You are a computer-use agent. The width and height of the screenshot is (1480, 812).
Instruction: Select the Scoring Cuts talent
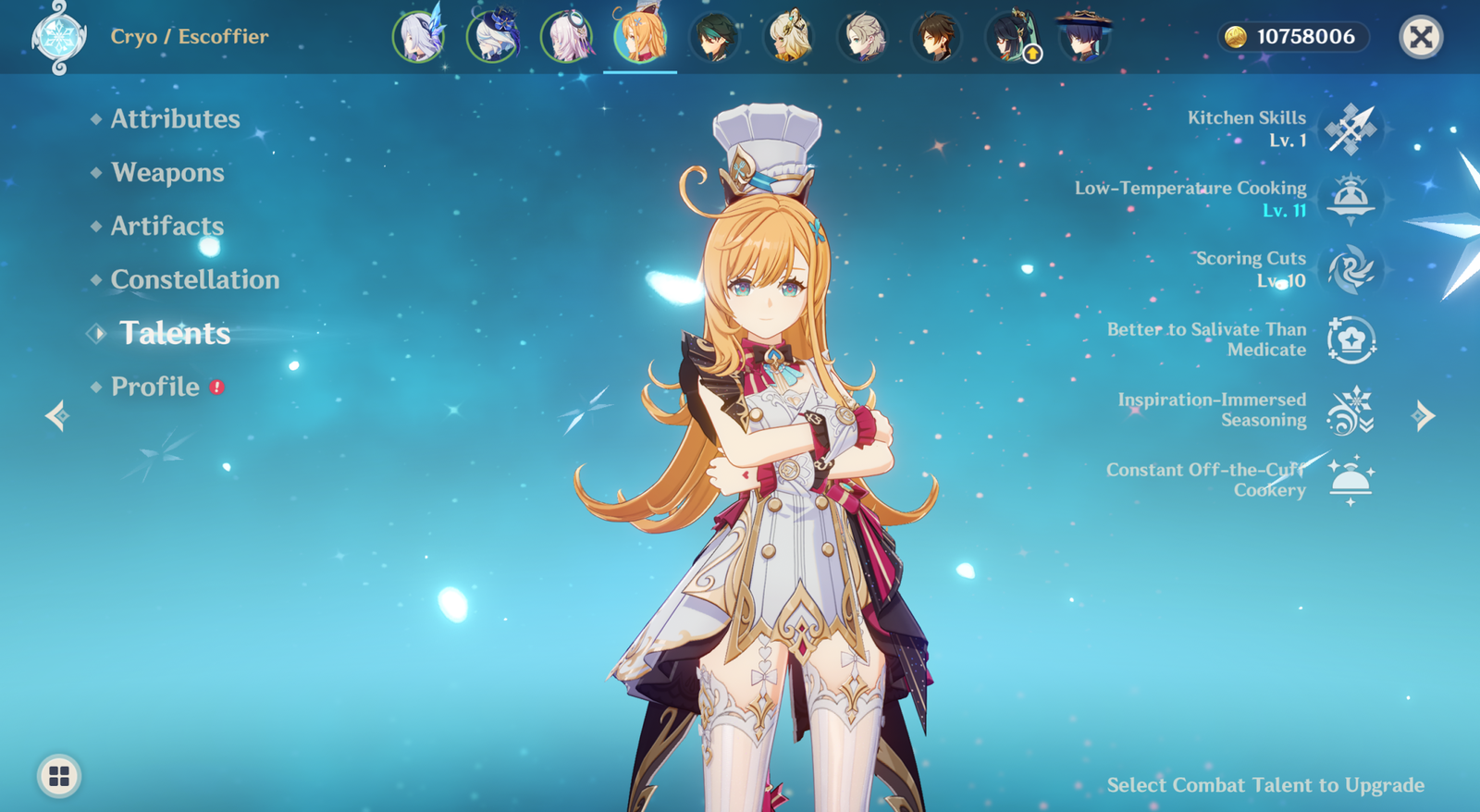[x=1350, y=270]
